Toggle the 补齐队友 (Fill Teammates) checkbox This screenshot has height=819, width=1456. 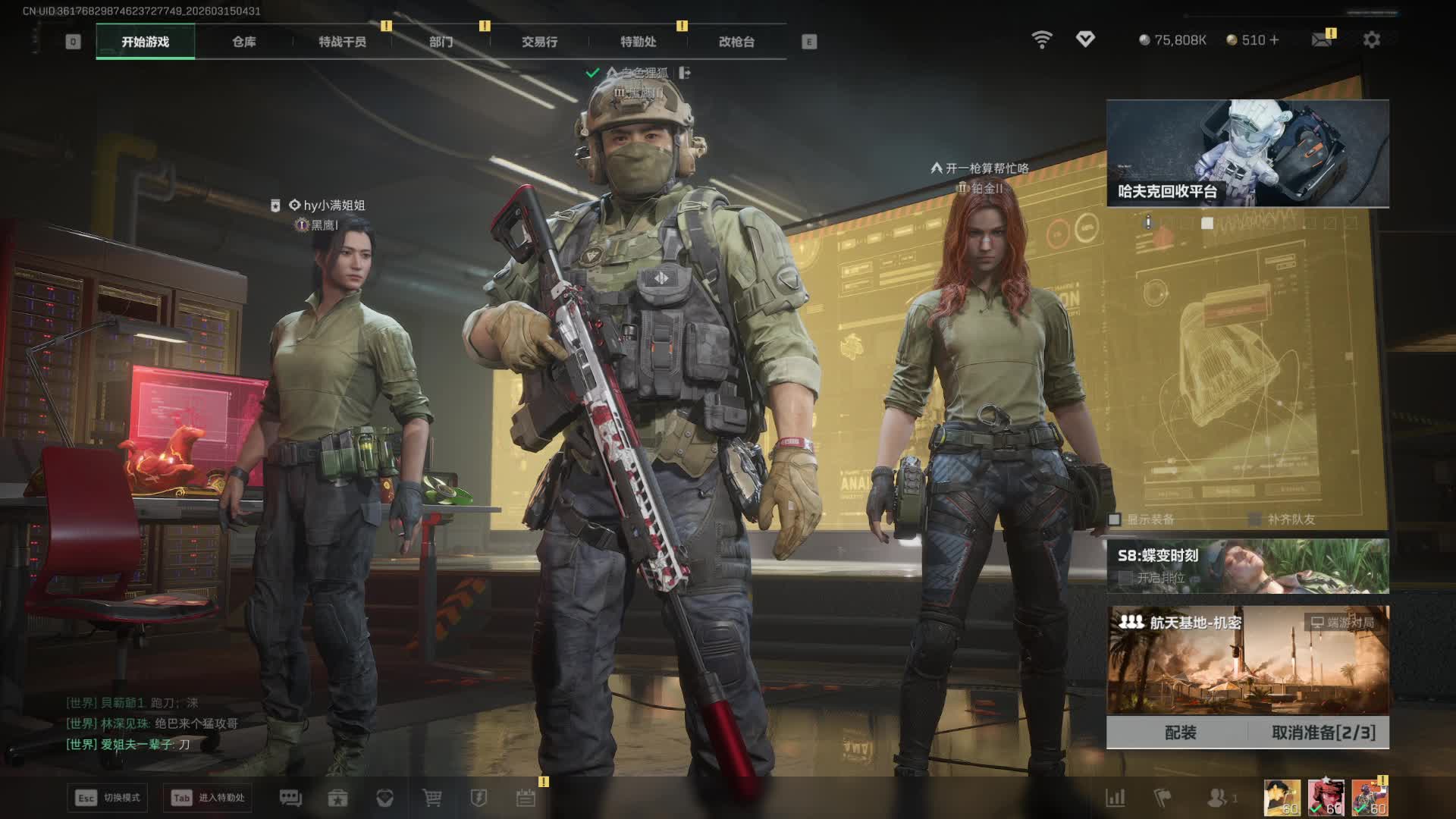pos(1255,519)
